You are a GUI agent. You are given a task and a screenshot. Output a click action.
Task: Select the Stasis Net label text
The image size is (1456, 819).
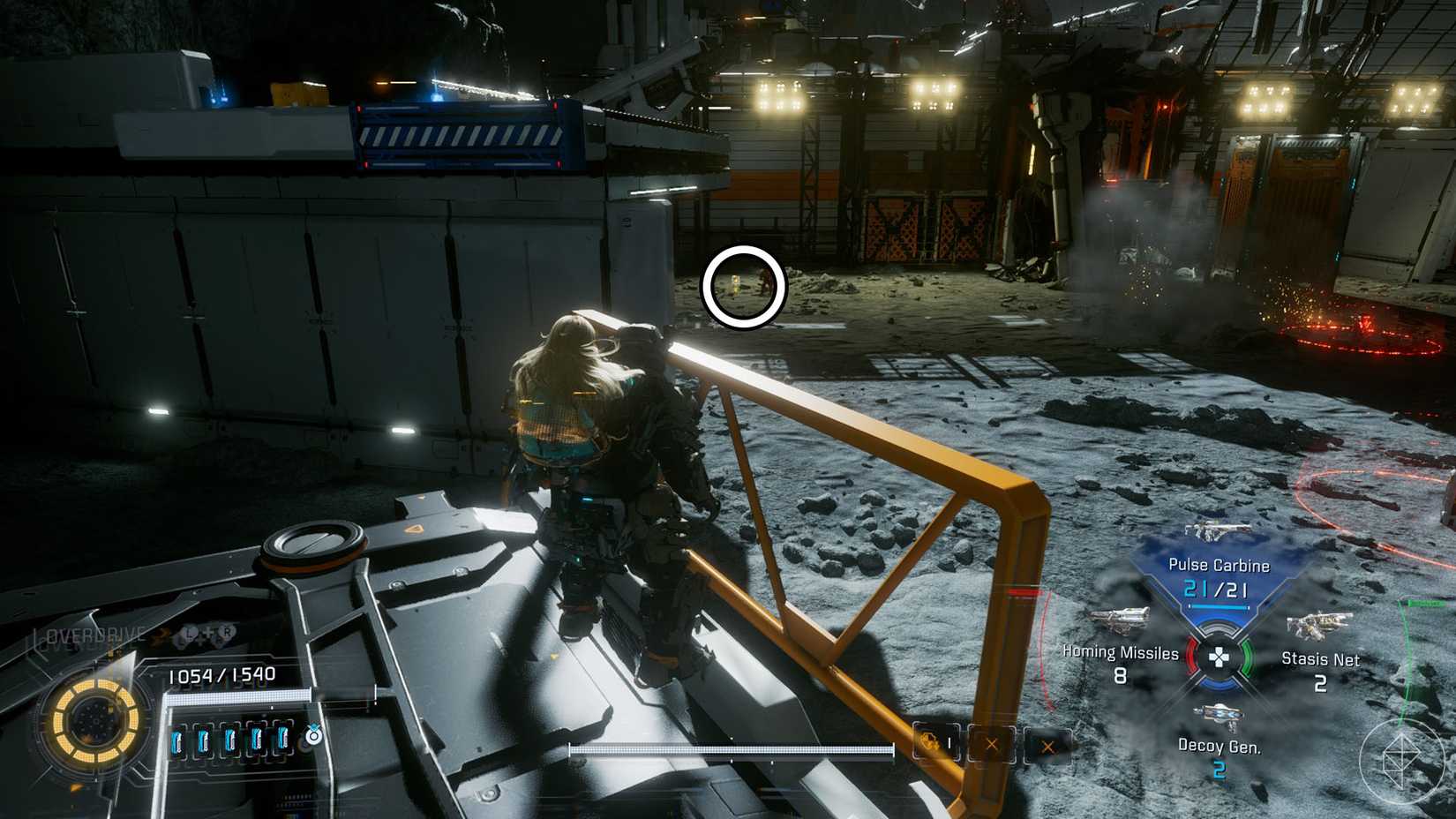click(1321, 659)
